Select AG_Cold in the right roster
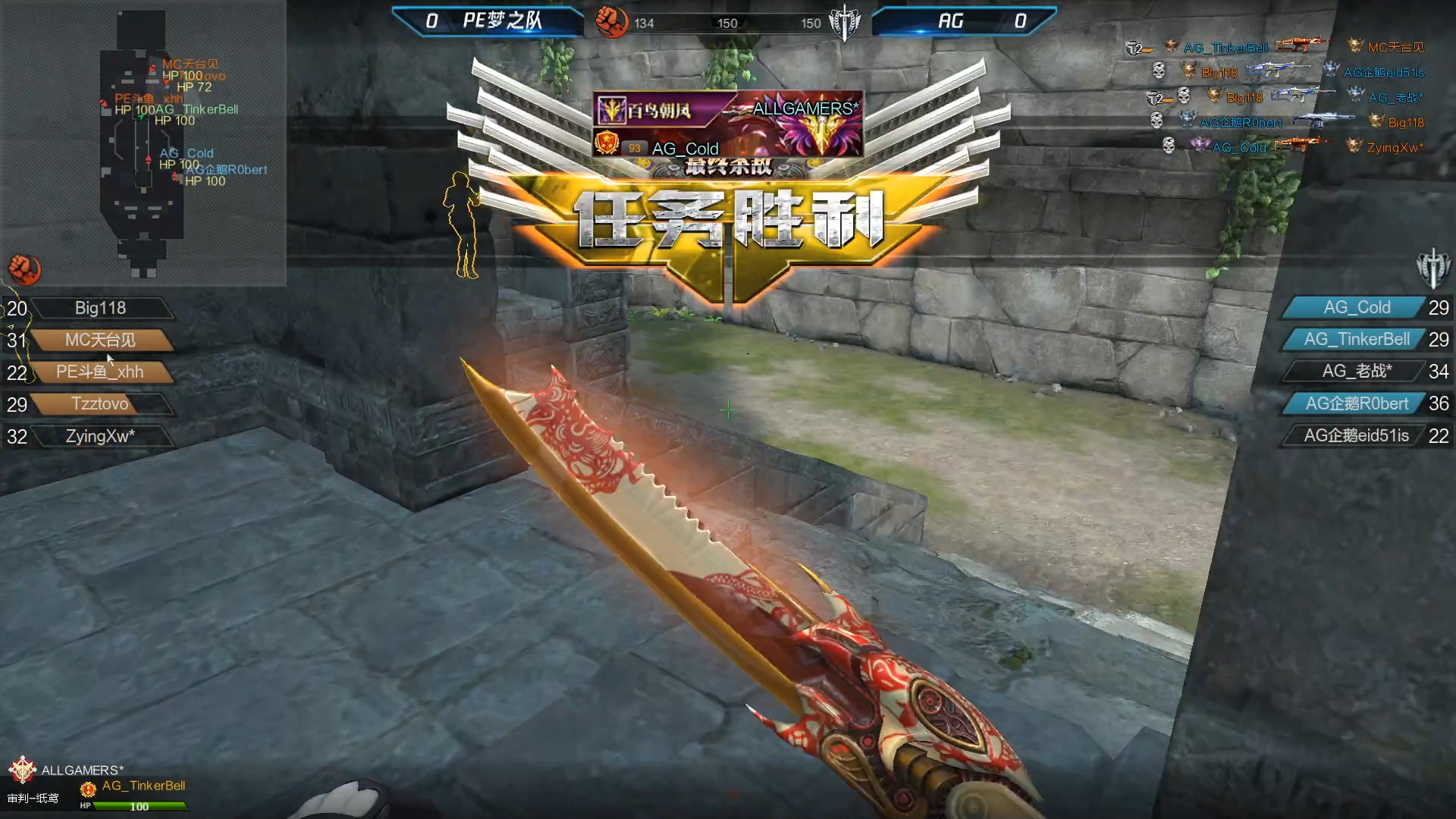 click(1356, 307)
